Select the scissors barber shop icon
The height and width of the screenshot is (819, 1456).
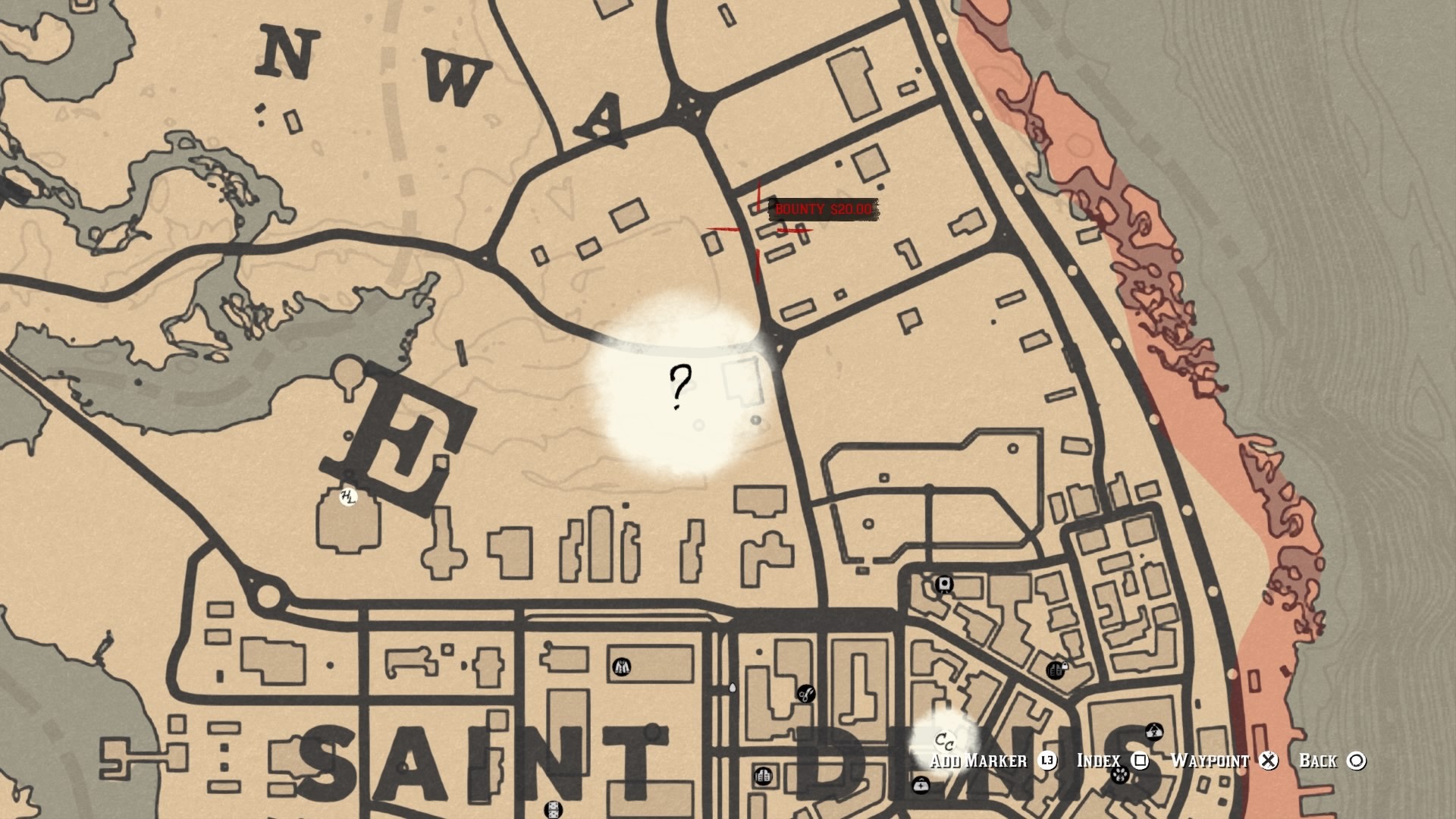click(806, 694)
